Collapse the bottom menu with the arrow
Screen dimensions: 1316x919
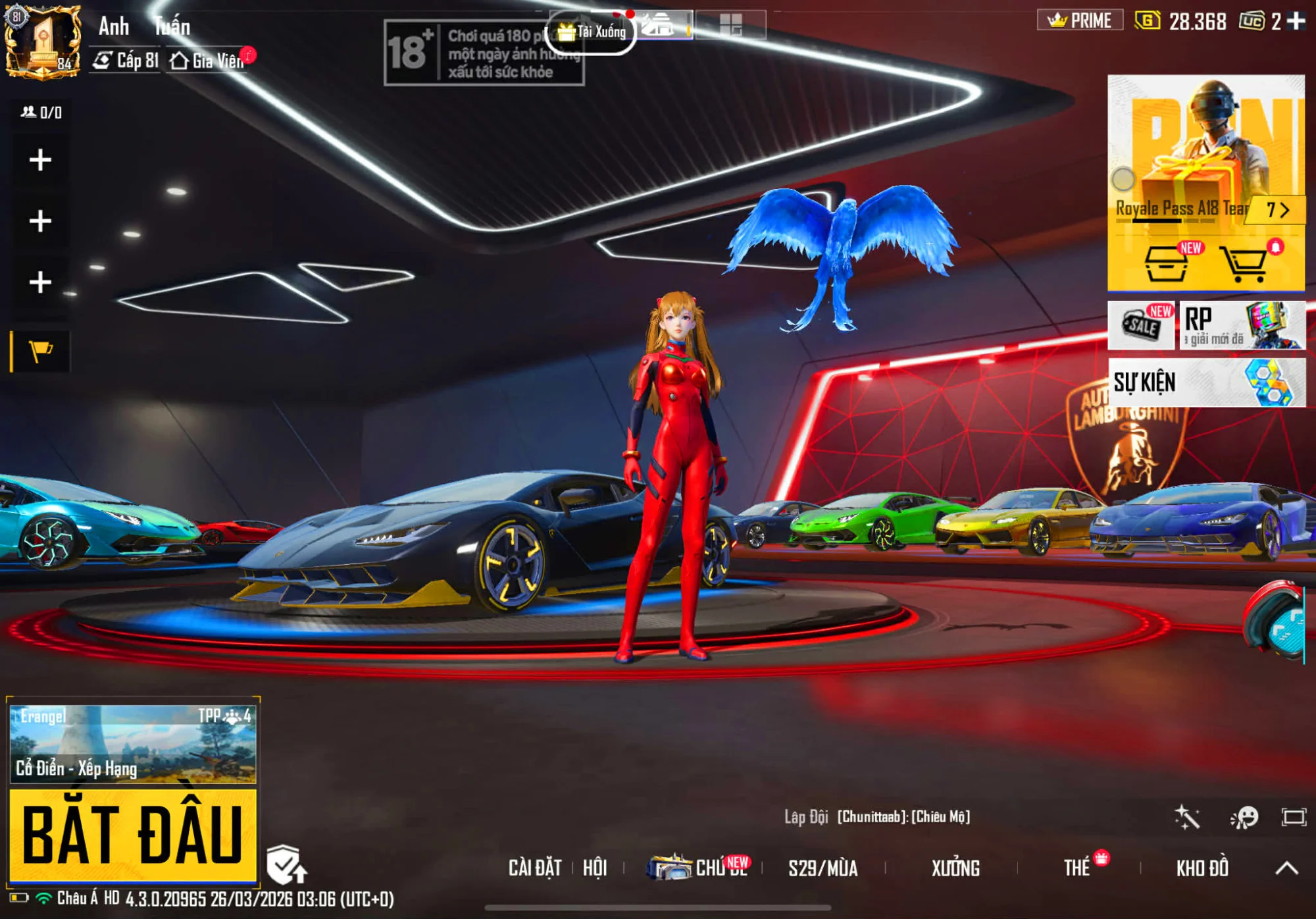[x=1286, y=868]
